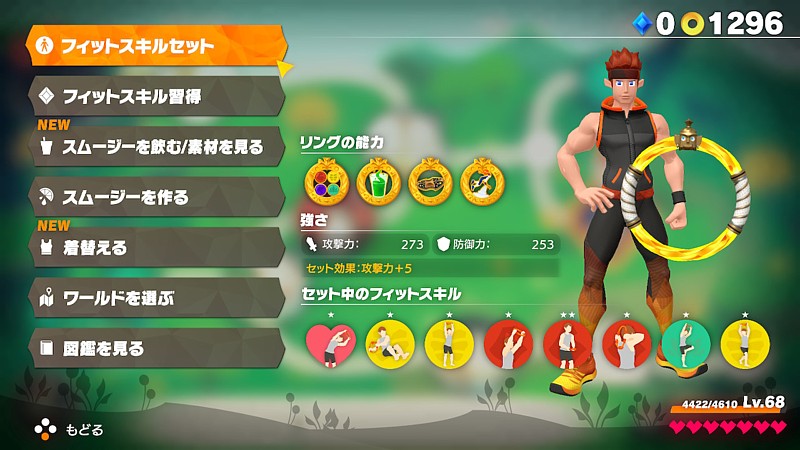Viewport: 800px width, 450px height.
Task: Choose スムージーを飲む/素材を見る option
Action: [155, 148]
